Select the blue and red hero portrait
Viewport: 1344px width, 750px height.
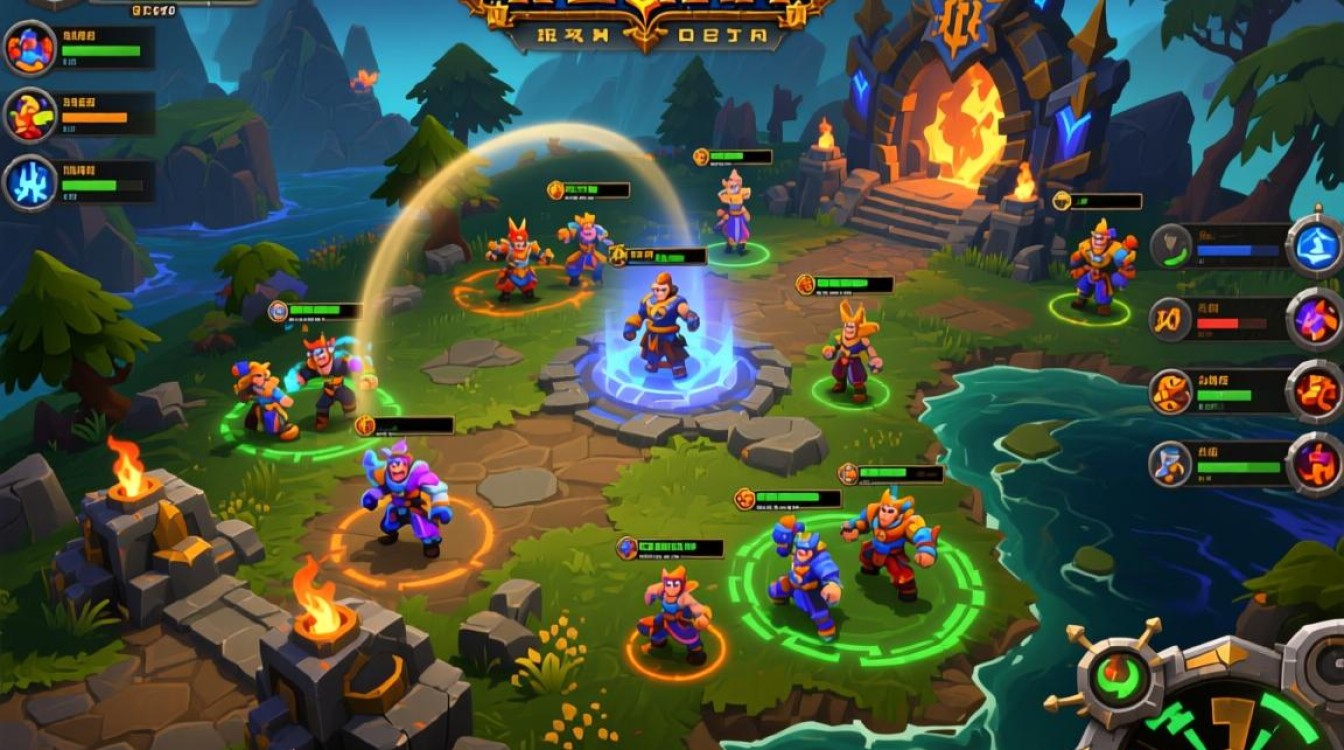coord(30,47)
